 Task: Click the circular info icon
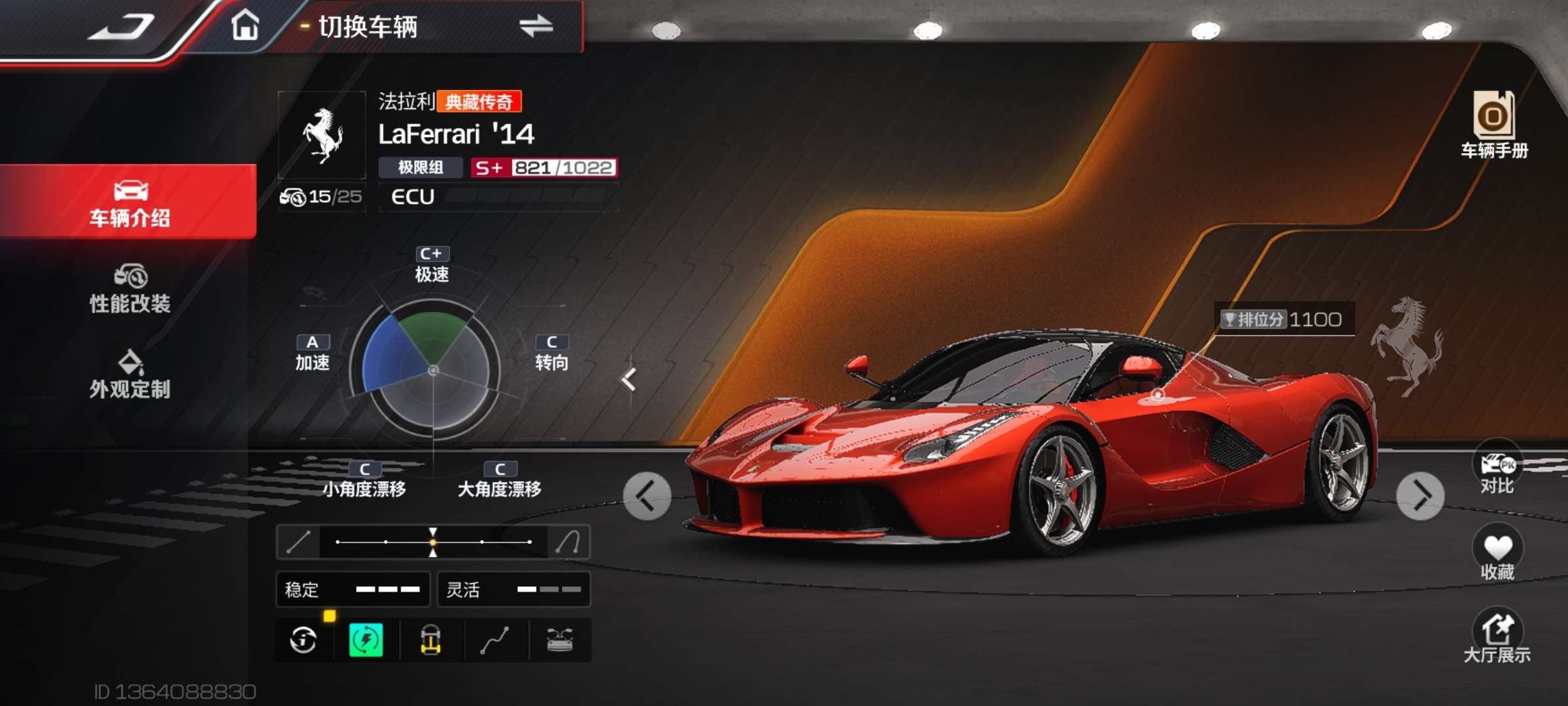point(303,640)
